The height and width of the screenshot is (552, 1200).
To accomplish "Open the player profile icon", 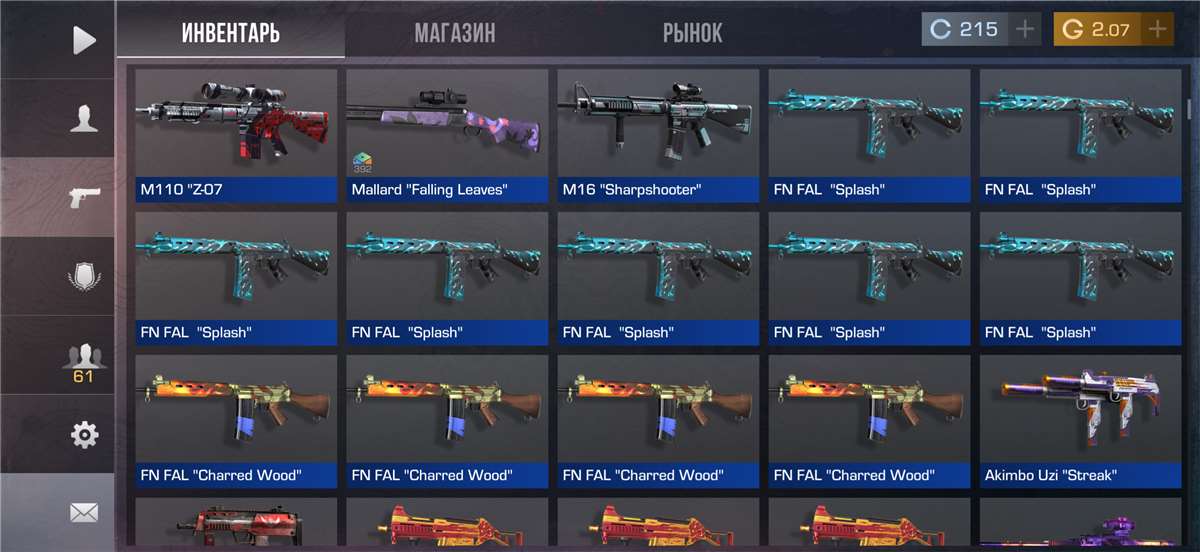I will 85,118.
